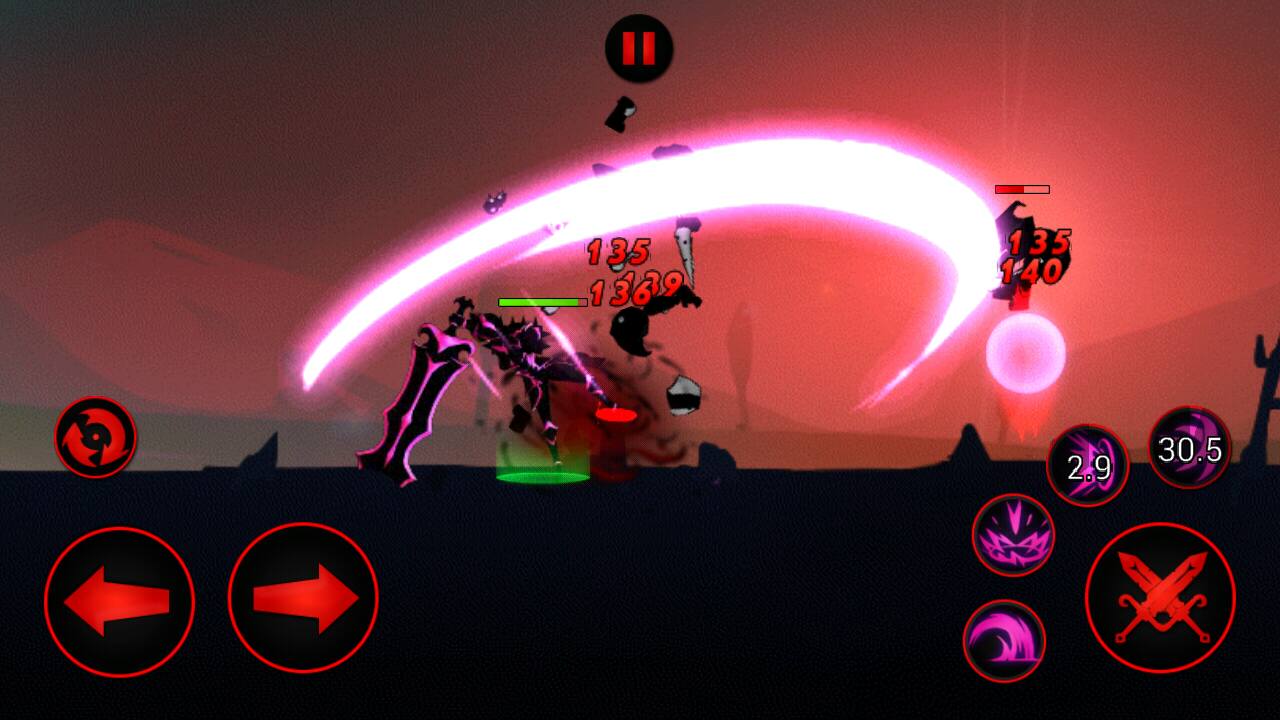Tap the left arrow movement button
Image resolution: width=1280 pixels, height=720 pixels.
pos(119,601)
